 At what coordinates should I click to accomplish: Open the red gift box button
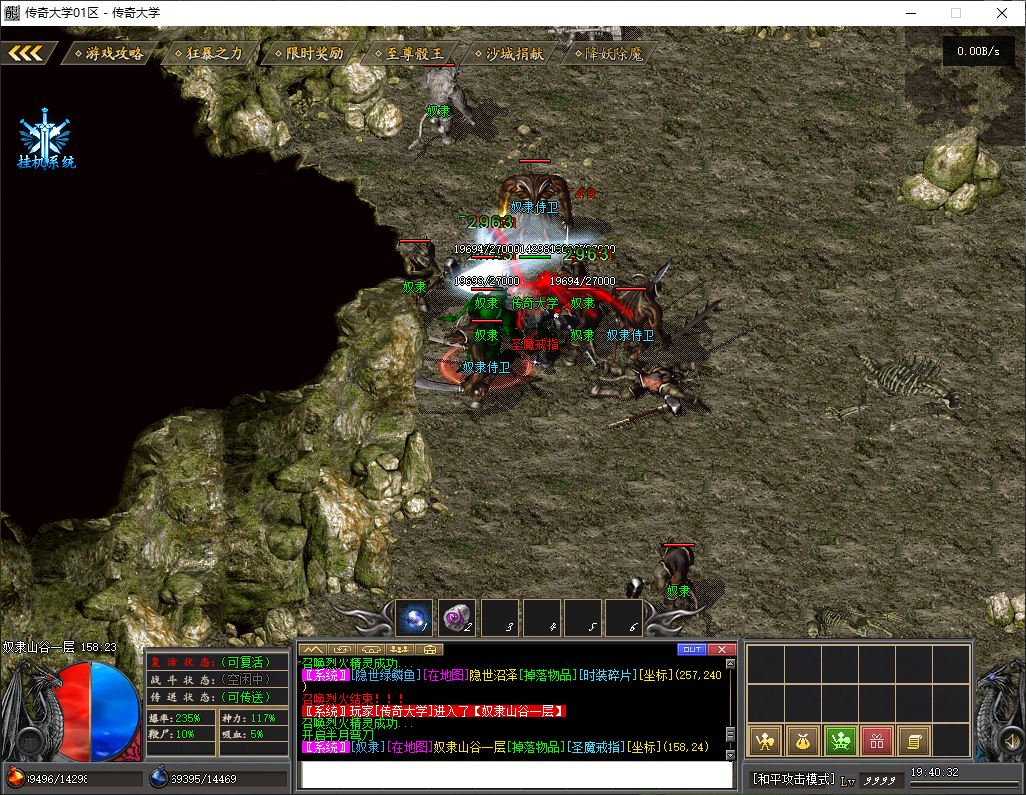coord(876,741)
